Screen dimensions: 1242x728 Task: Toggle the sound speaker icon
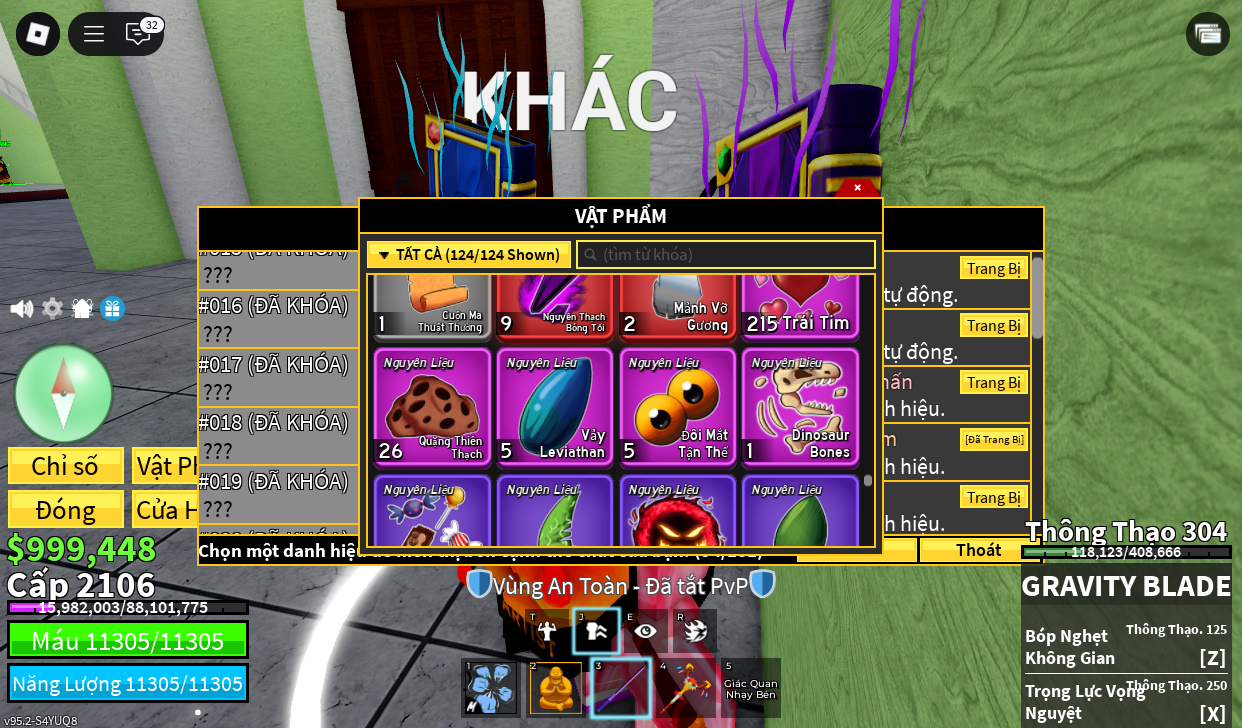[x=21, y=308]
